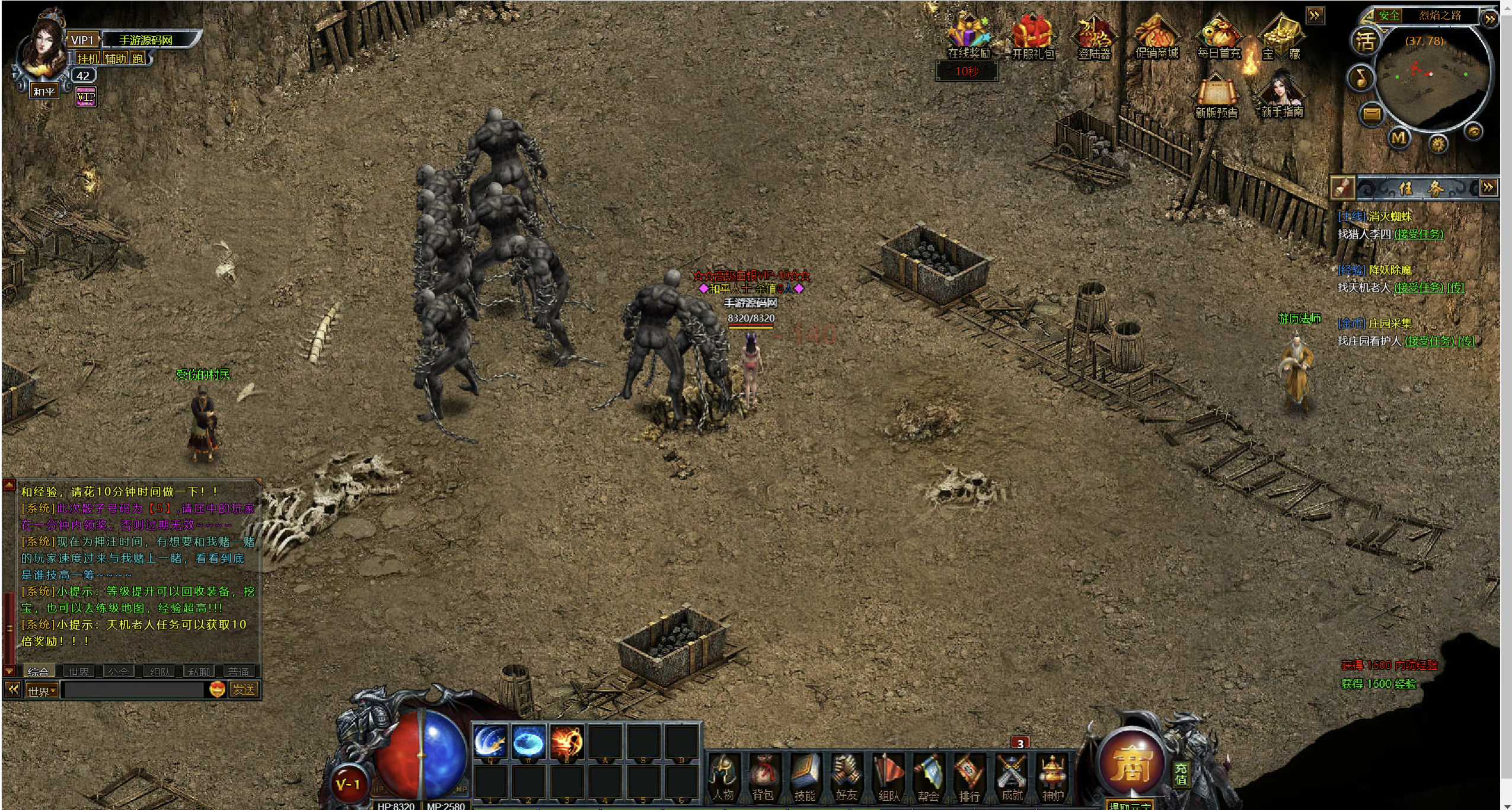
Task: Switch chat to the 公会 tab
Action: pyautogui.click(x=119, y=671)
